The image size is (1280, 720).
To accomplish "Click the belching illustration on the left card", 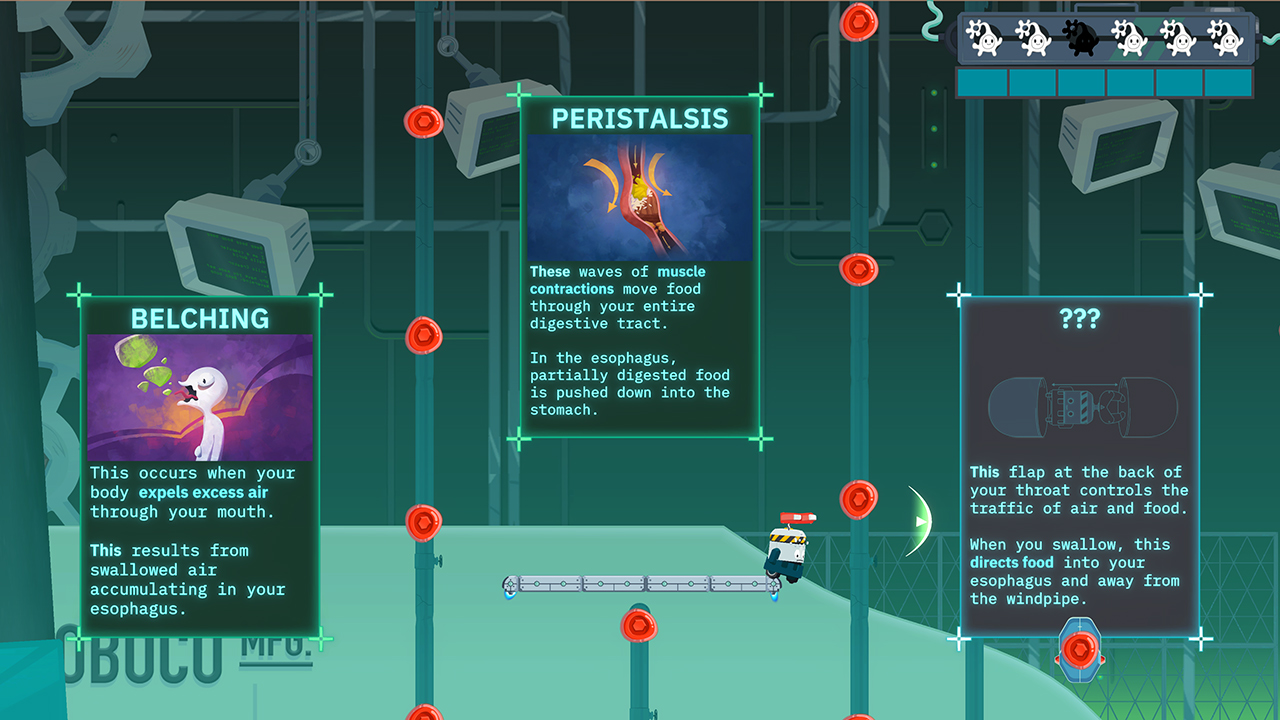I will [x=199, y=393].
